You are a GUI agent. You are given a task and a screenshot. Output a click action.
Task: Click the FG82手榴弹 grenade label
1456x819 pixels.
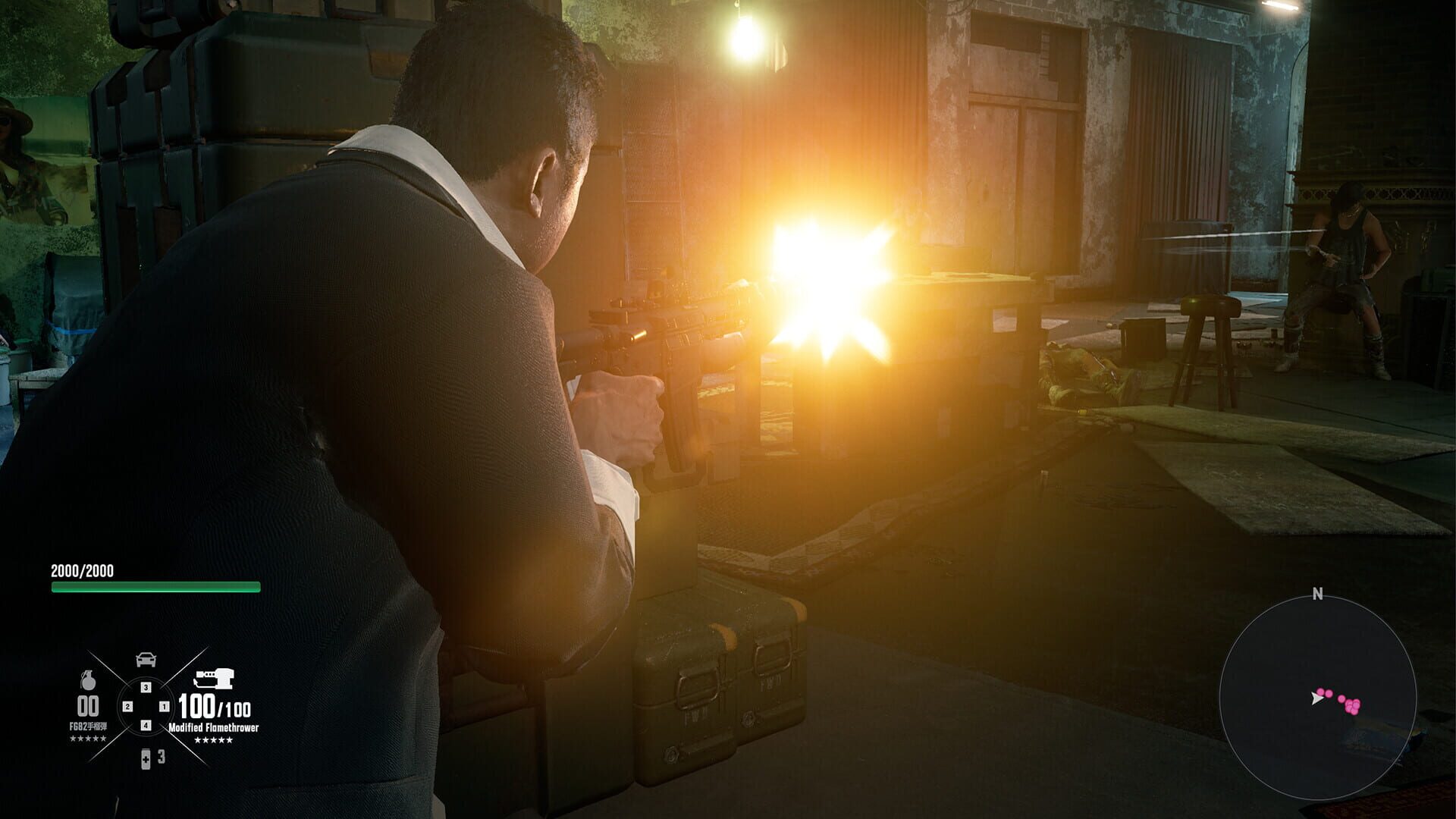pyautogui.click(x=88, y=726)
